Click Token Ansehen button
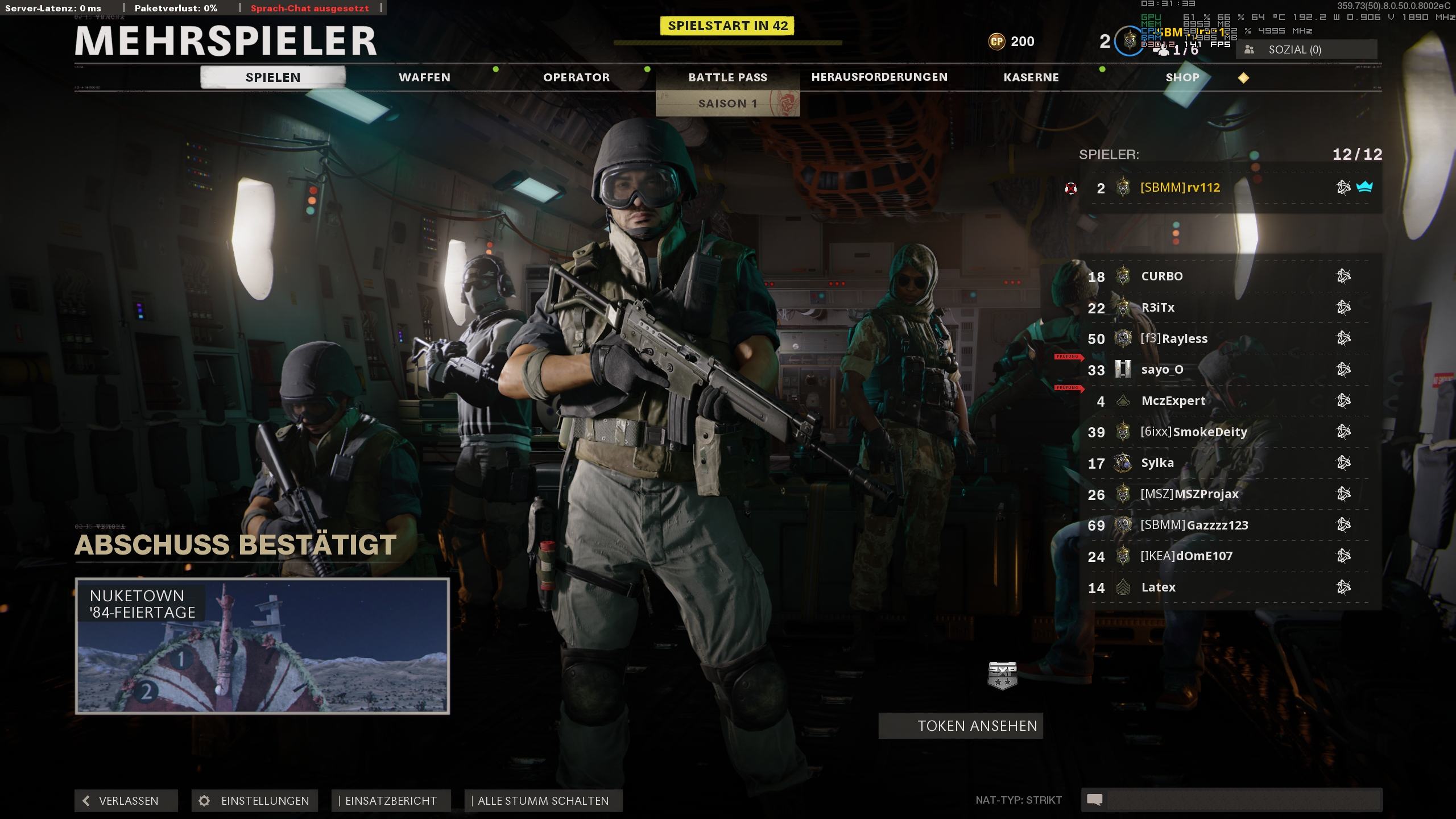 (961, 726)
